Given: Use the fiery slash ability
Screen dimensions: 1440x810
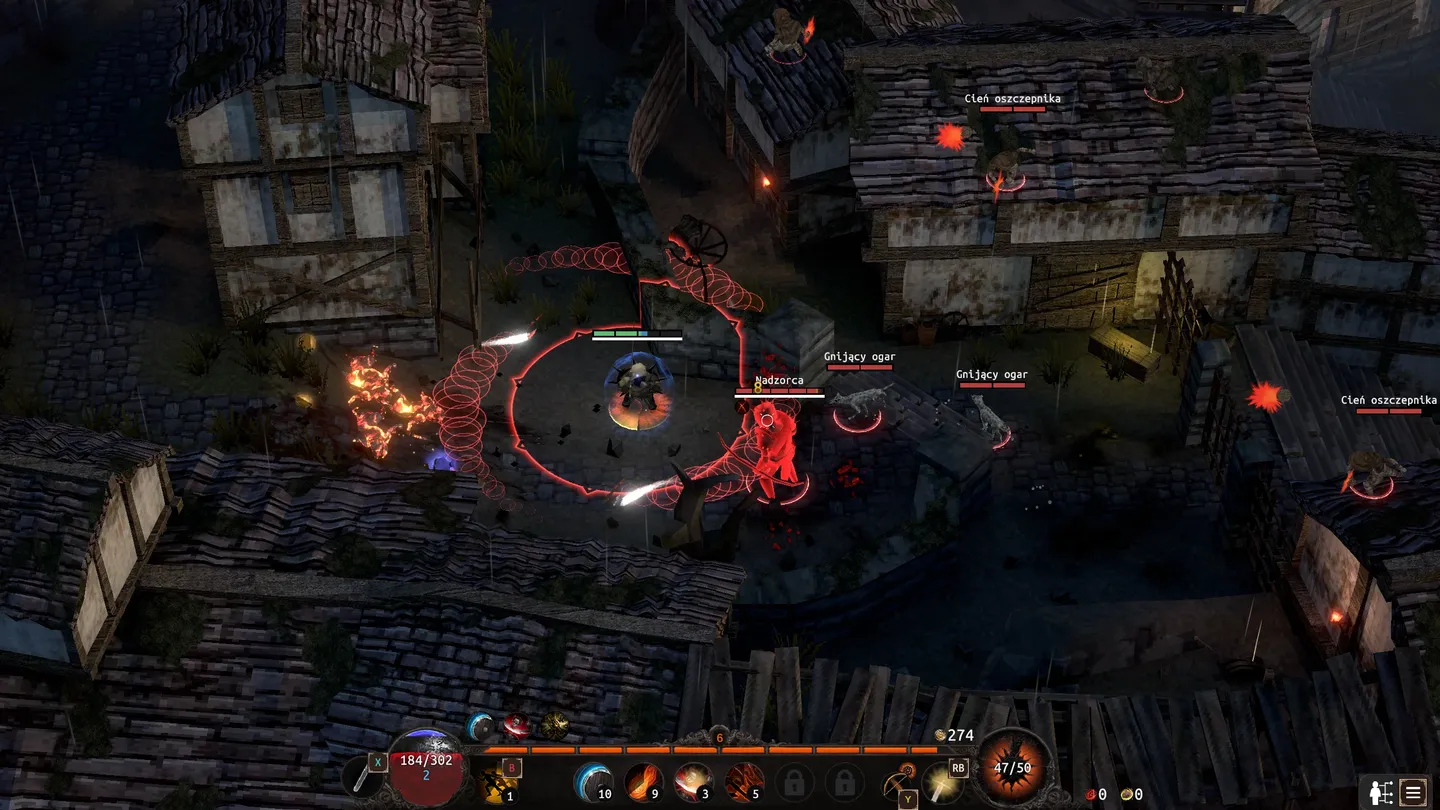Looking at the screenshot, I should click(643, 781).
